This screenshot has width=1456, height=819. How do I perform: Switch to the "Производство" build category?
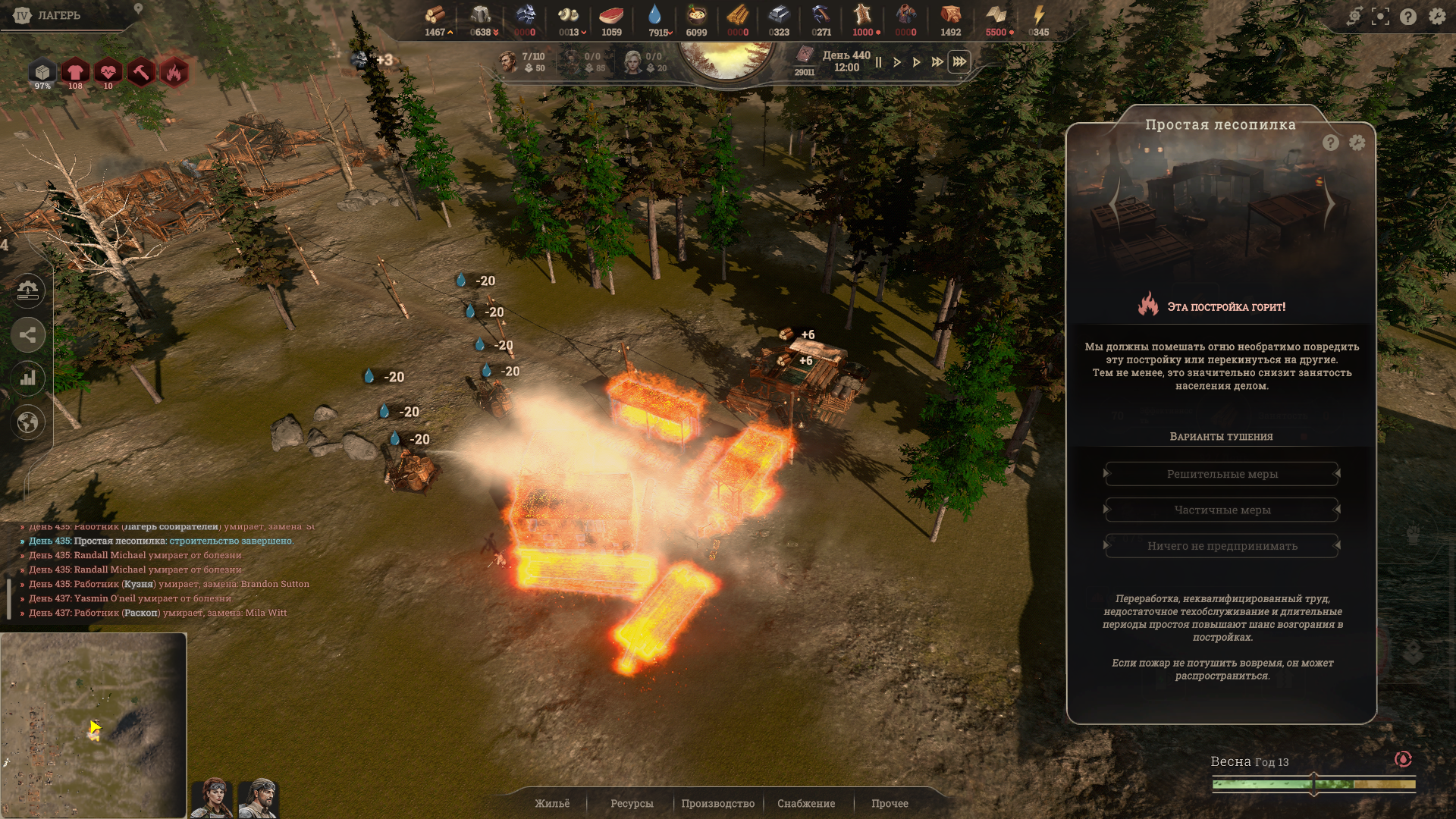click(717, 803)
